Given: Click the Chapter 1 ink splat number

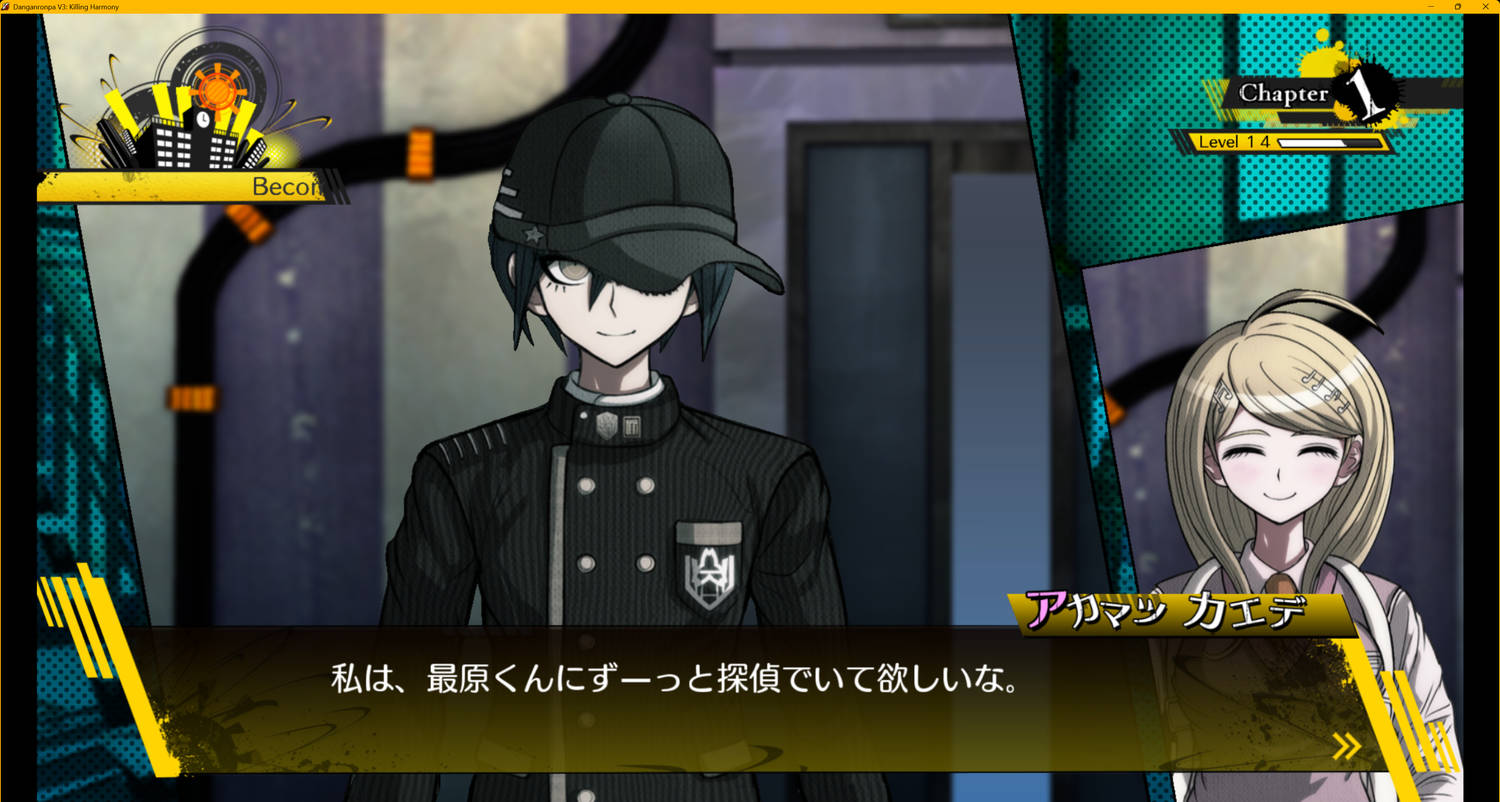Looking at the screenshot, I should pyautogui.click(x=1366, y=92).
